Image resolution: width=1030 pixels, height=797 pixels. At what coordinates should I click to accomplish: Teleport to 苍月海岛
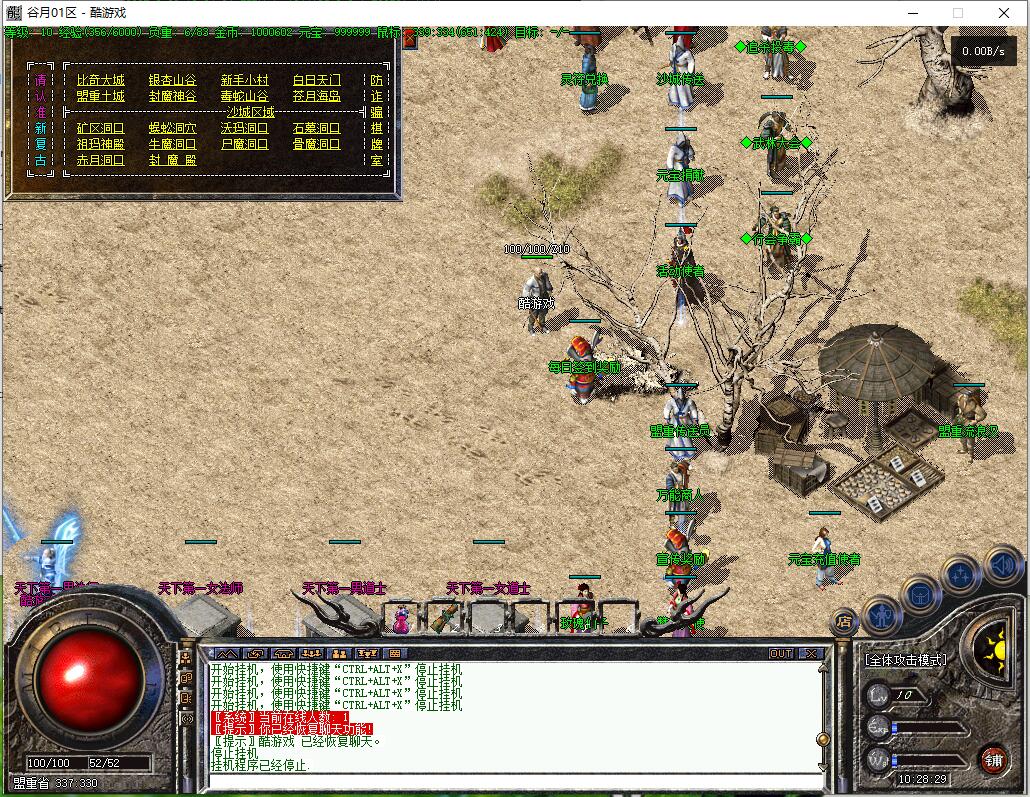point(317,96)
